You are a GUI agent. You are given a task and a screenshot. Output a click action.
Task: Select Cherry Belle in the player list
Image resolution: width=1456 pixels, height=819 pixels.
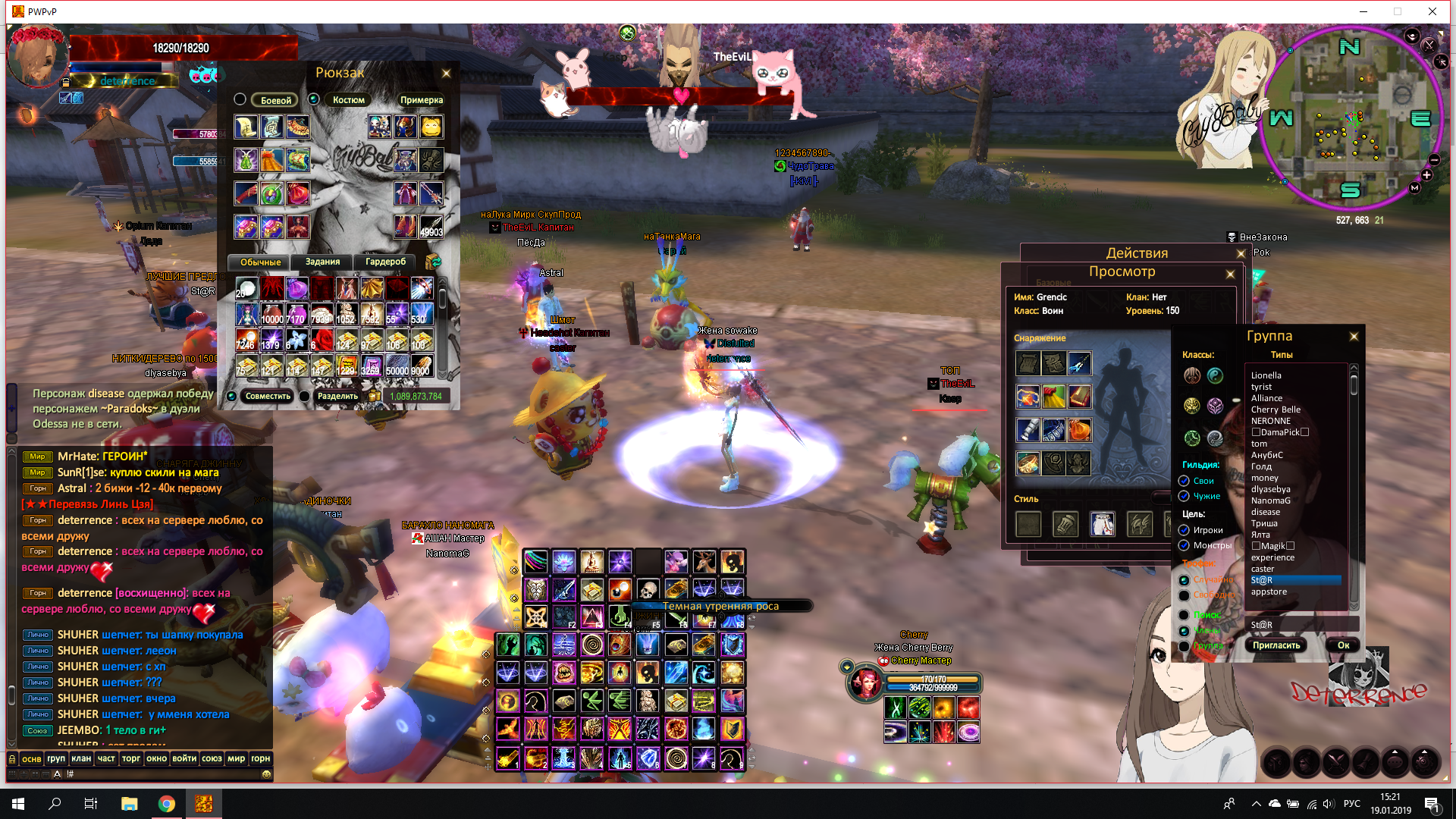1276,409
